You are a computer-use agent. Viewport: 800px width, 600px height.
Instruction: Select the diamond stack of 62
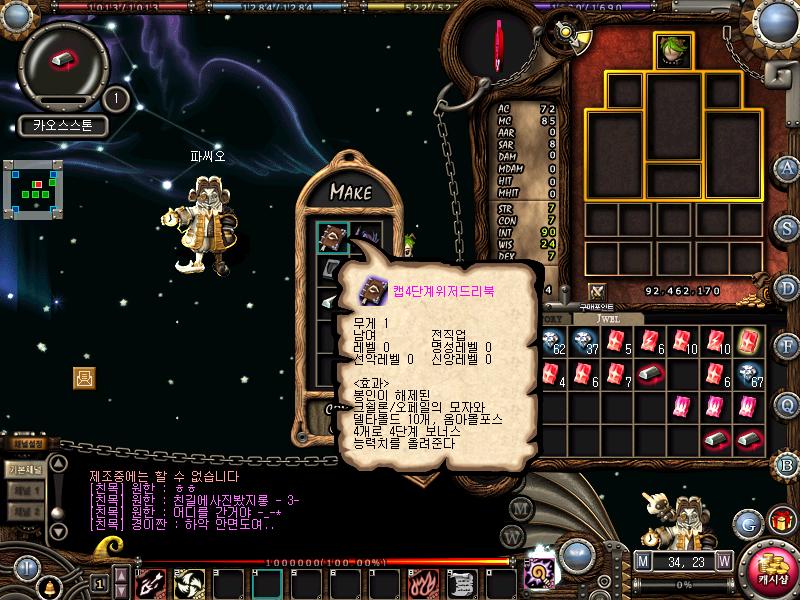coord(553,343)
